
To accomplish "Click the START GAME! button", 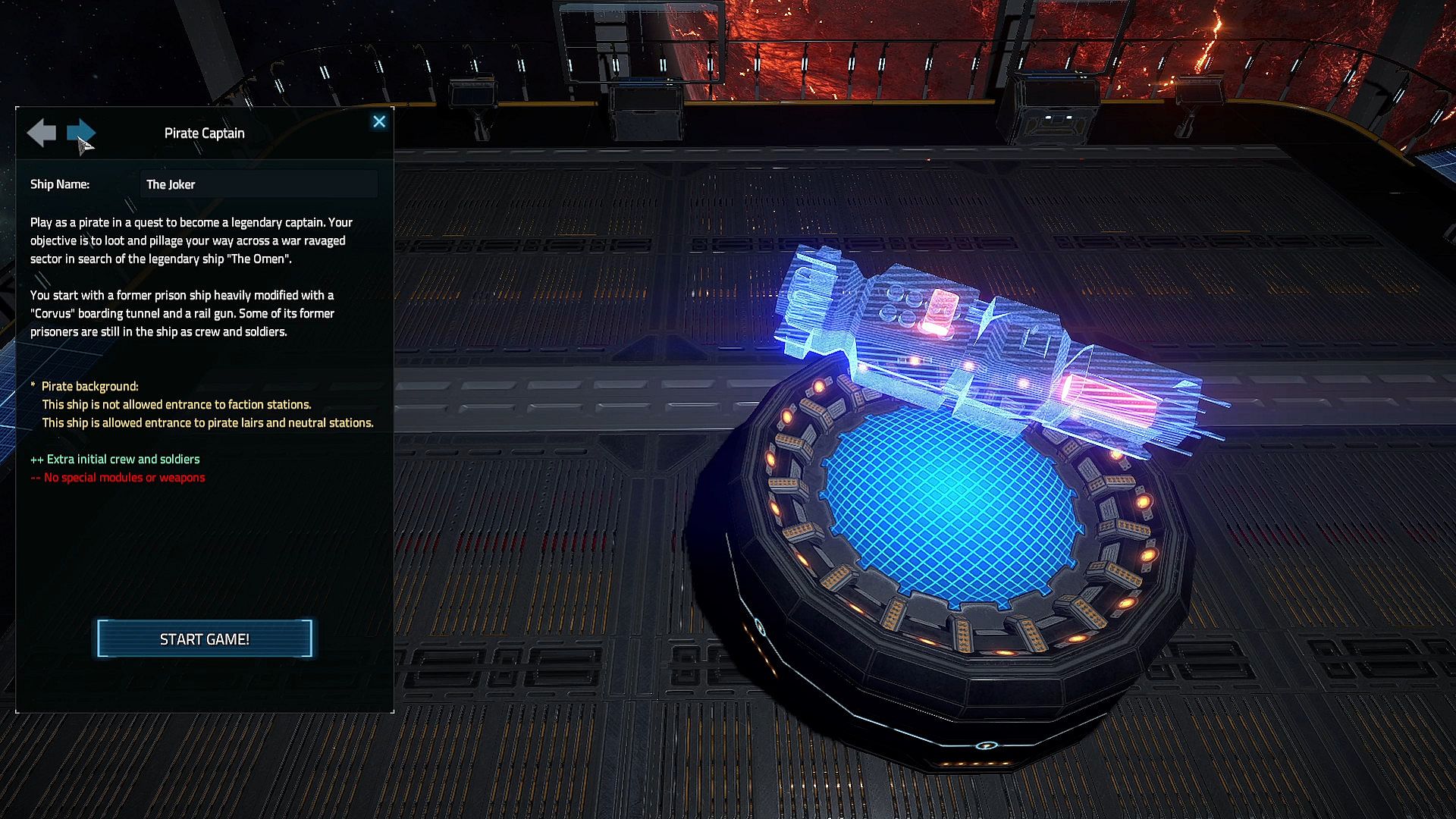I will 204,639.
